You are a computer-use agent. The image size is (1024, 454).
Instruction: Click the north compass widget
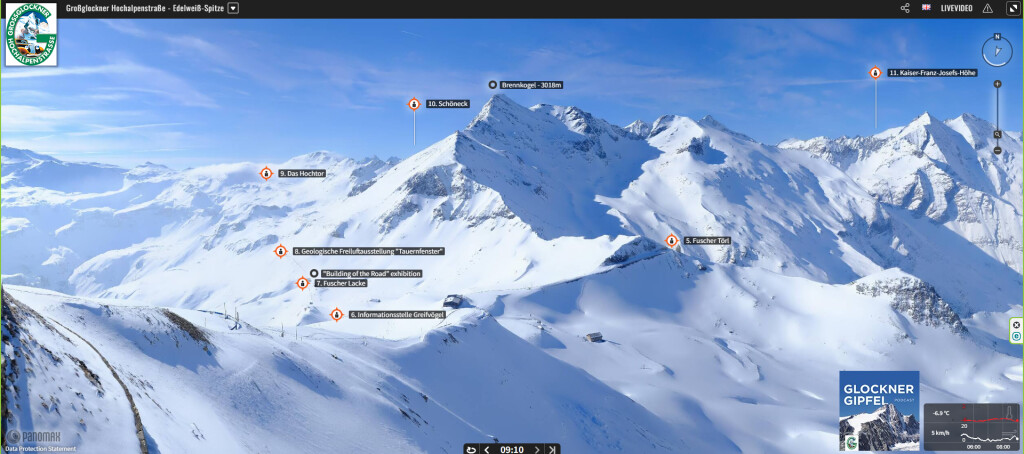point(997,51)
